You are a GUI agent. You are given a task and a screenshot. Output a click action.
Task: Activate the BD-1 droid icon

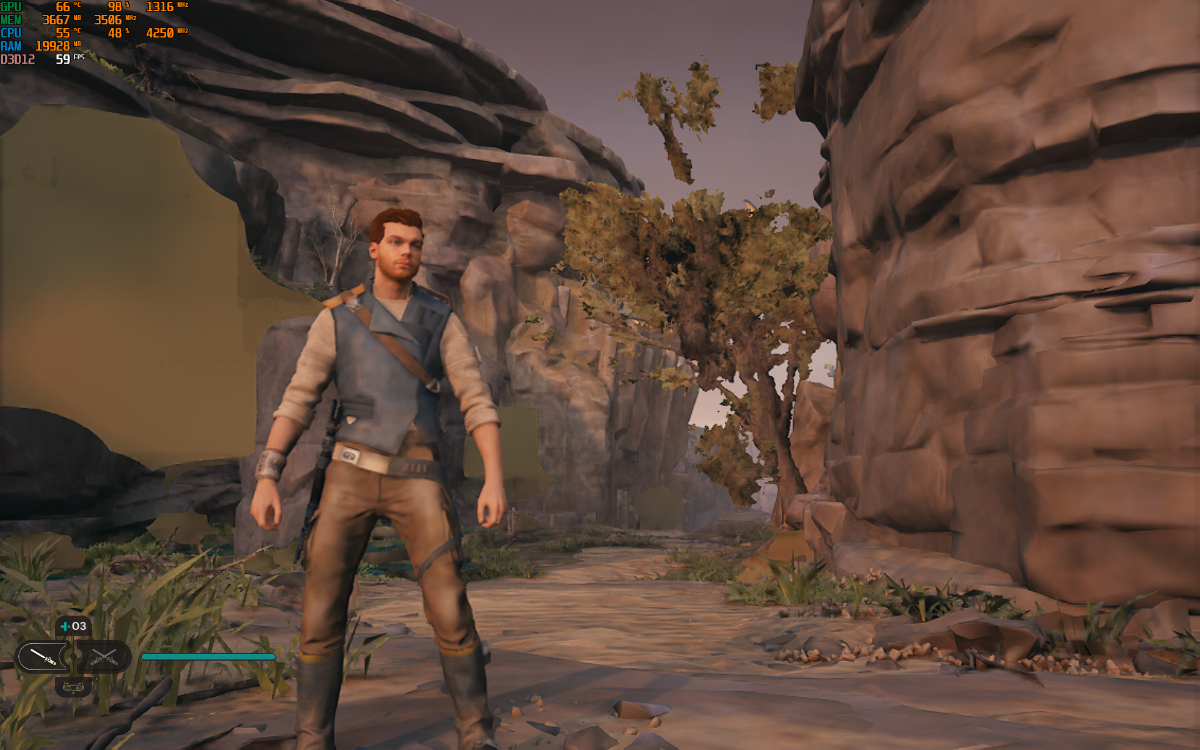click(72, 686)
